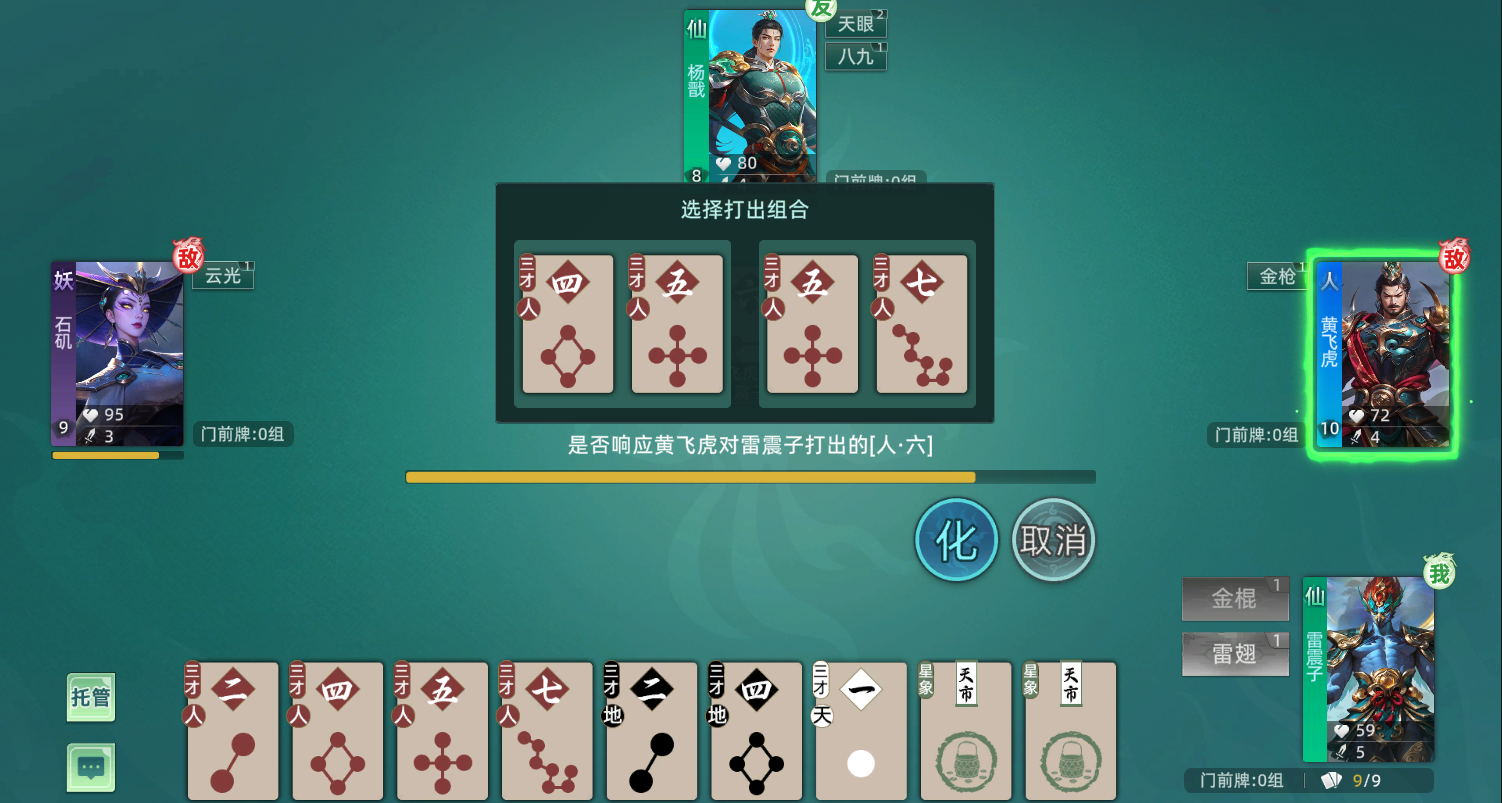The height and width of the screenshot is (803, 1502).
Task: Toggle selection of the first 天市 star card
Action: (x=965, y=730)
